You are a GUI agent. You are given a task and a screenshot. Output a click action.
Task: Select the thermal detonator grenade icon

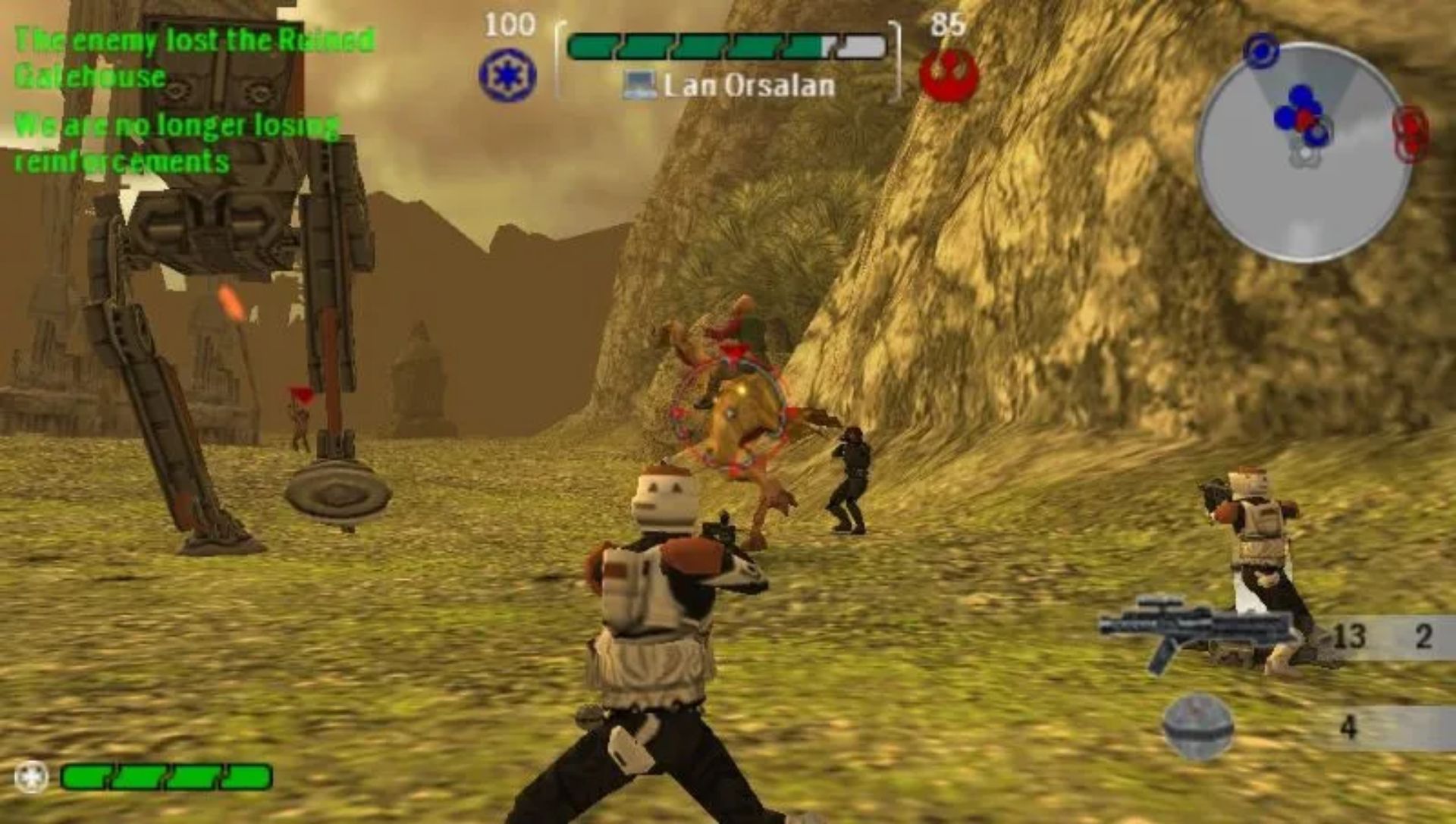[x=1198, y=726]
